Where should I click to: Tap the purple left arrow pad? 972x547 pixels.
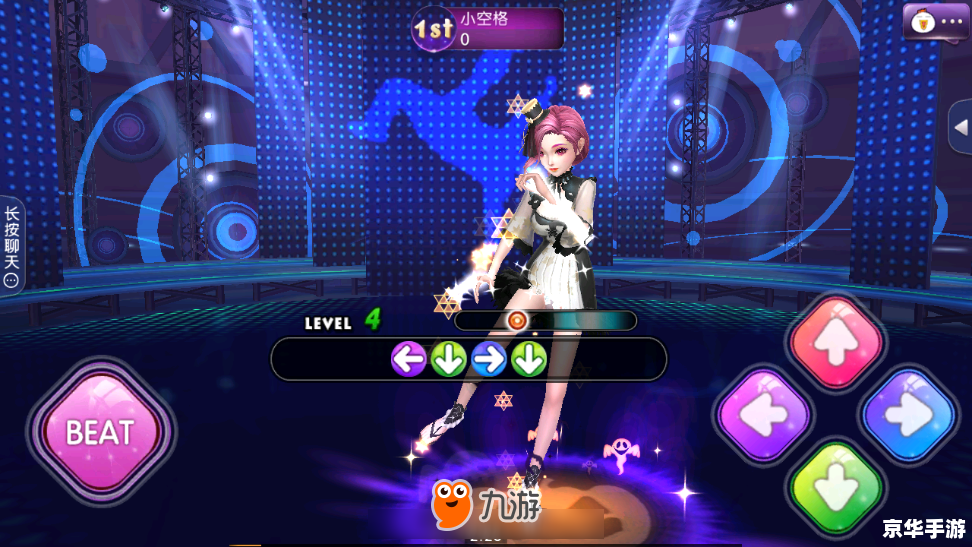tap(764, 415)
